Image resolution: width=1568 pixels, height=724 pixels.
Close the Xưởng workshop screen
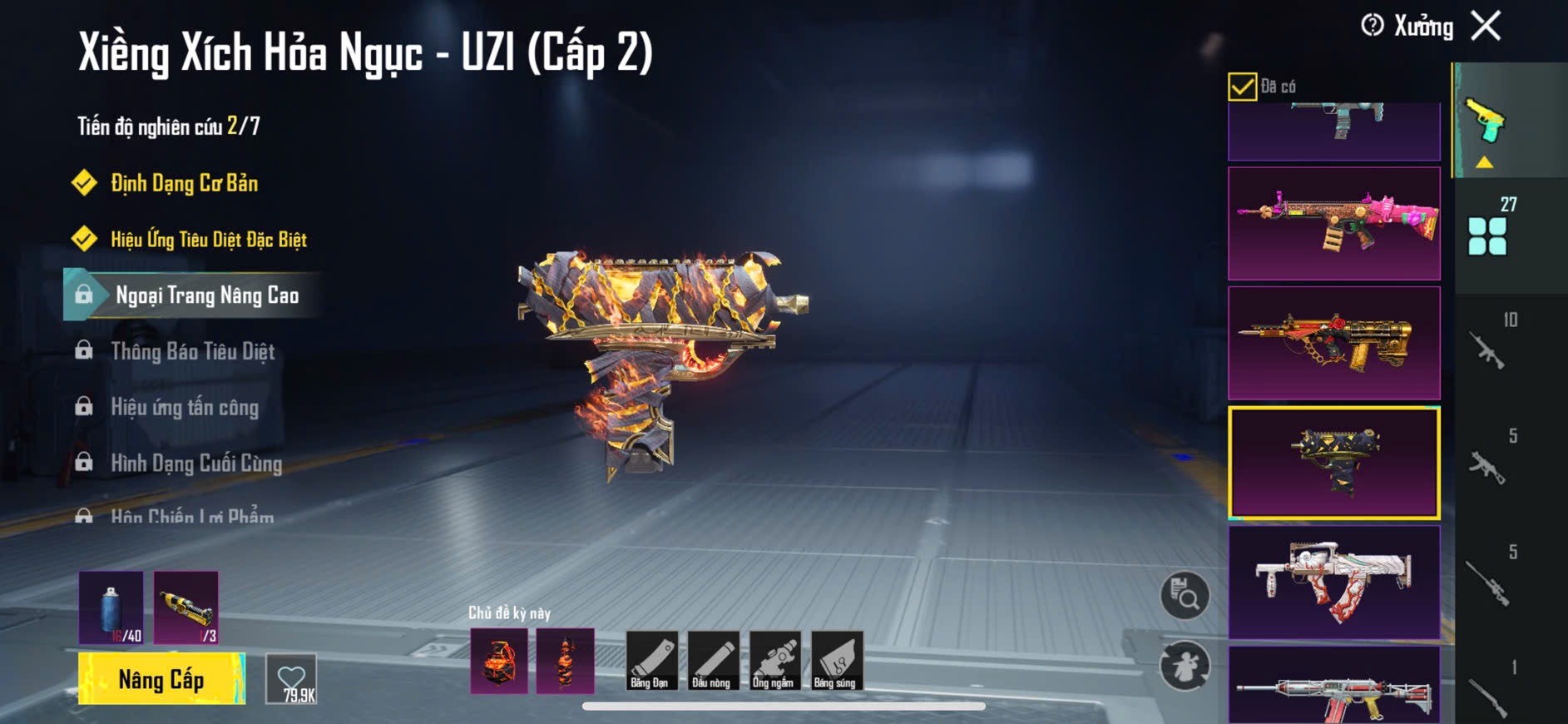click(x=1486, y=26)
